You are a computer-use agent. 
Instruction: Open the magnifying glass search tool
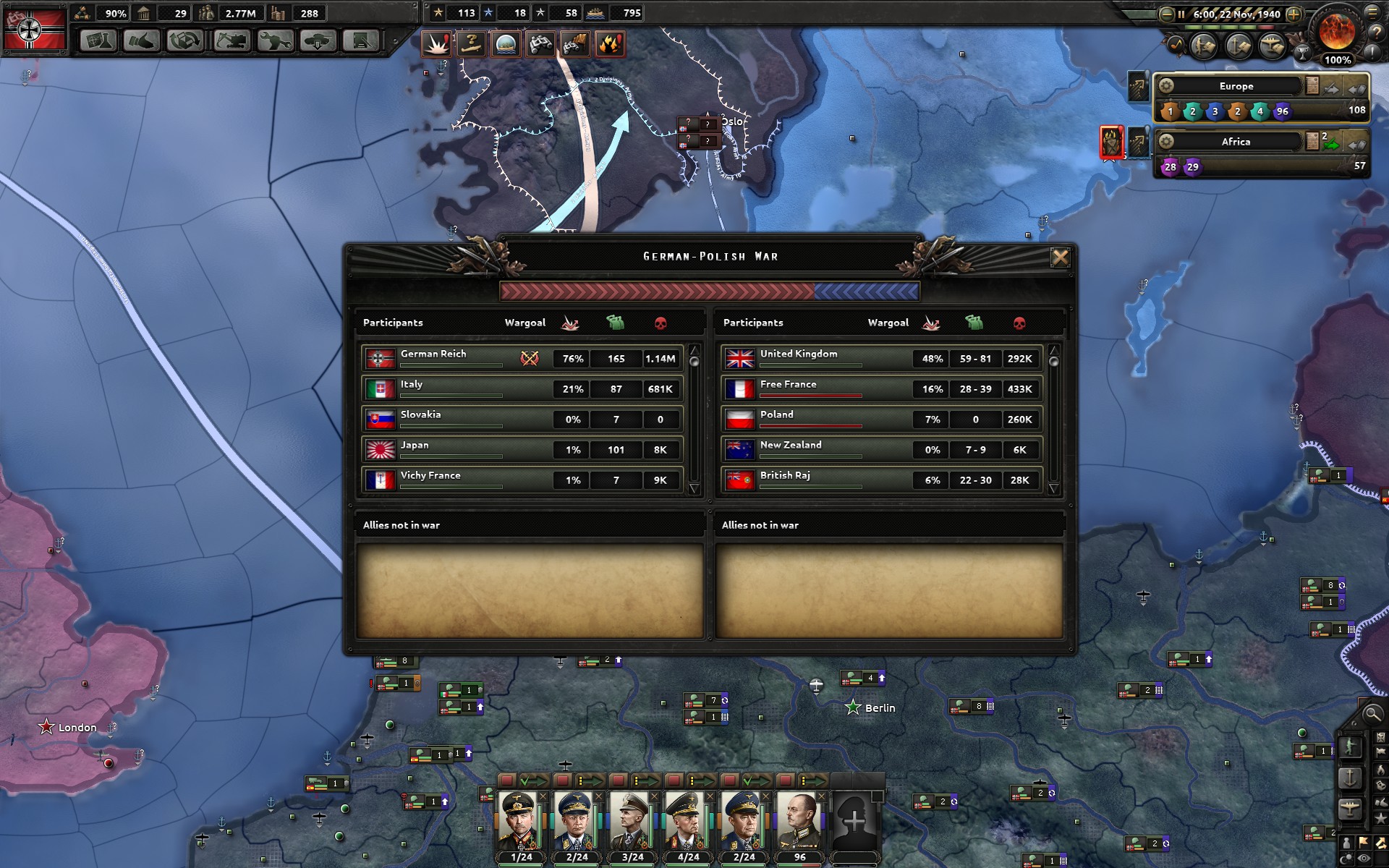click(x=1372, y=715)
